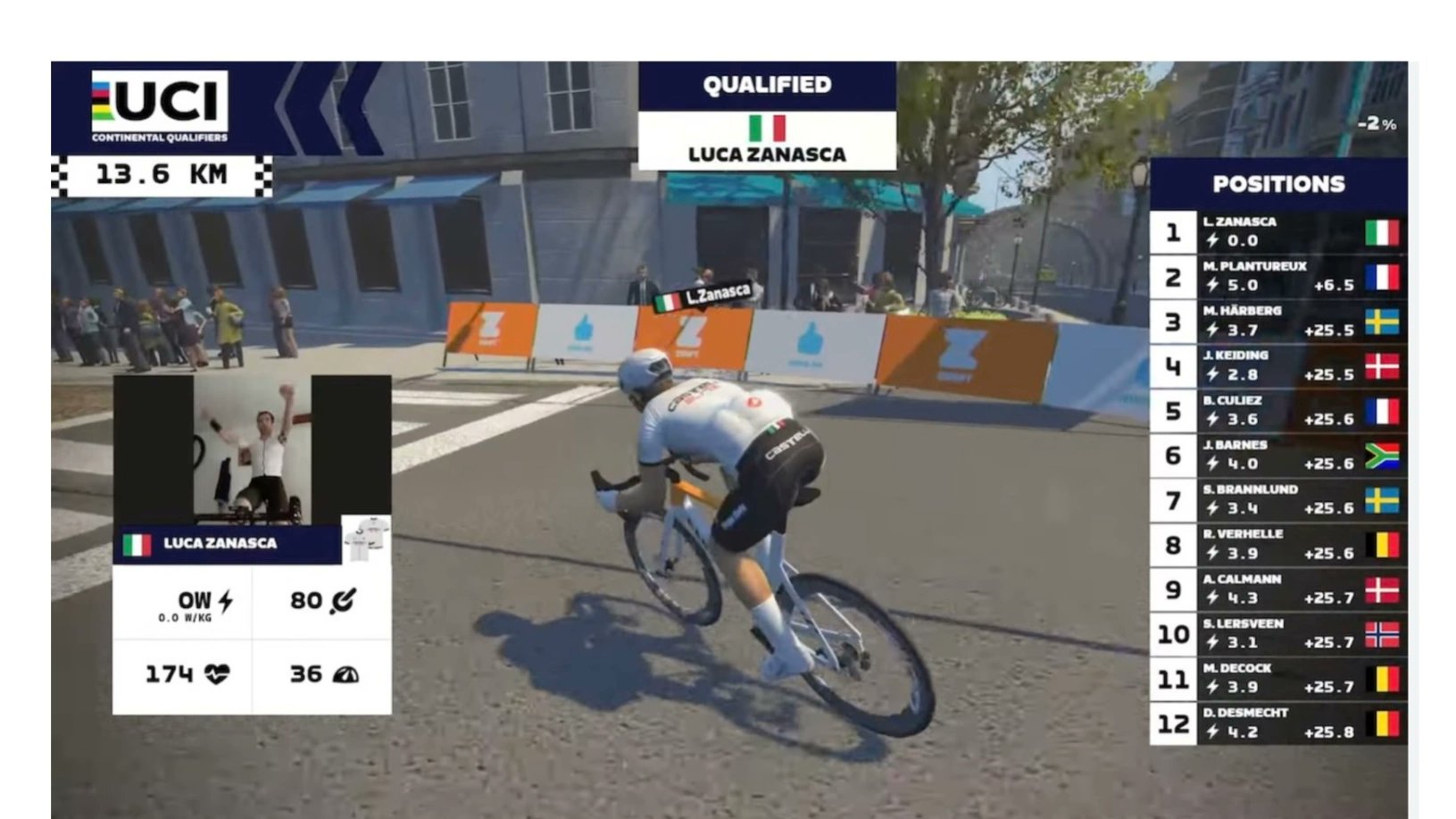Image resolution: width=1456 pixels, height=819 pixels.
Task: Open Luca Zanasca's webcam feed
Action: (252, 450)
